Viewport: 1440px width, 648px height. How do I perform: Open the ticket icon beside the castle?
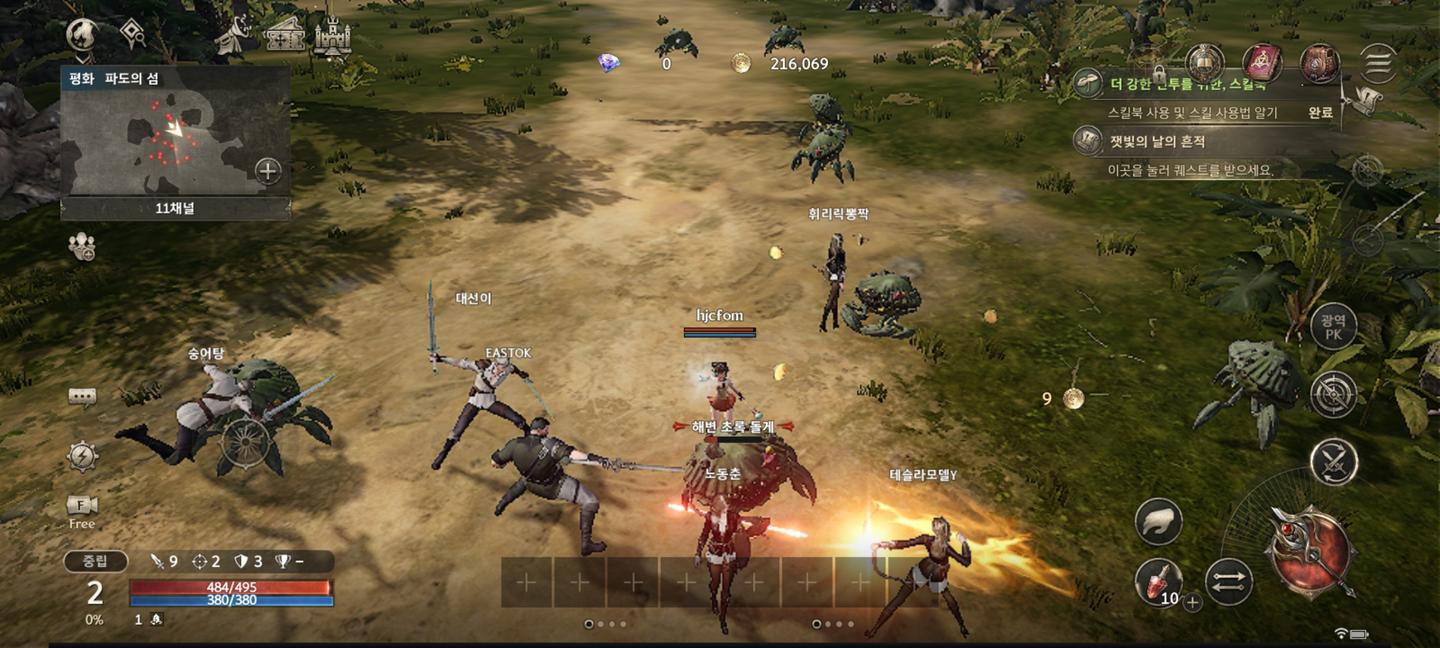tap(285, 37)
